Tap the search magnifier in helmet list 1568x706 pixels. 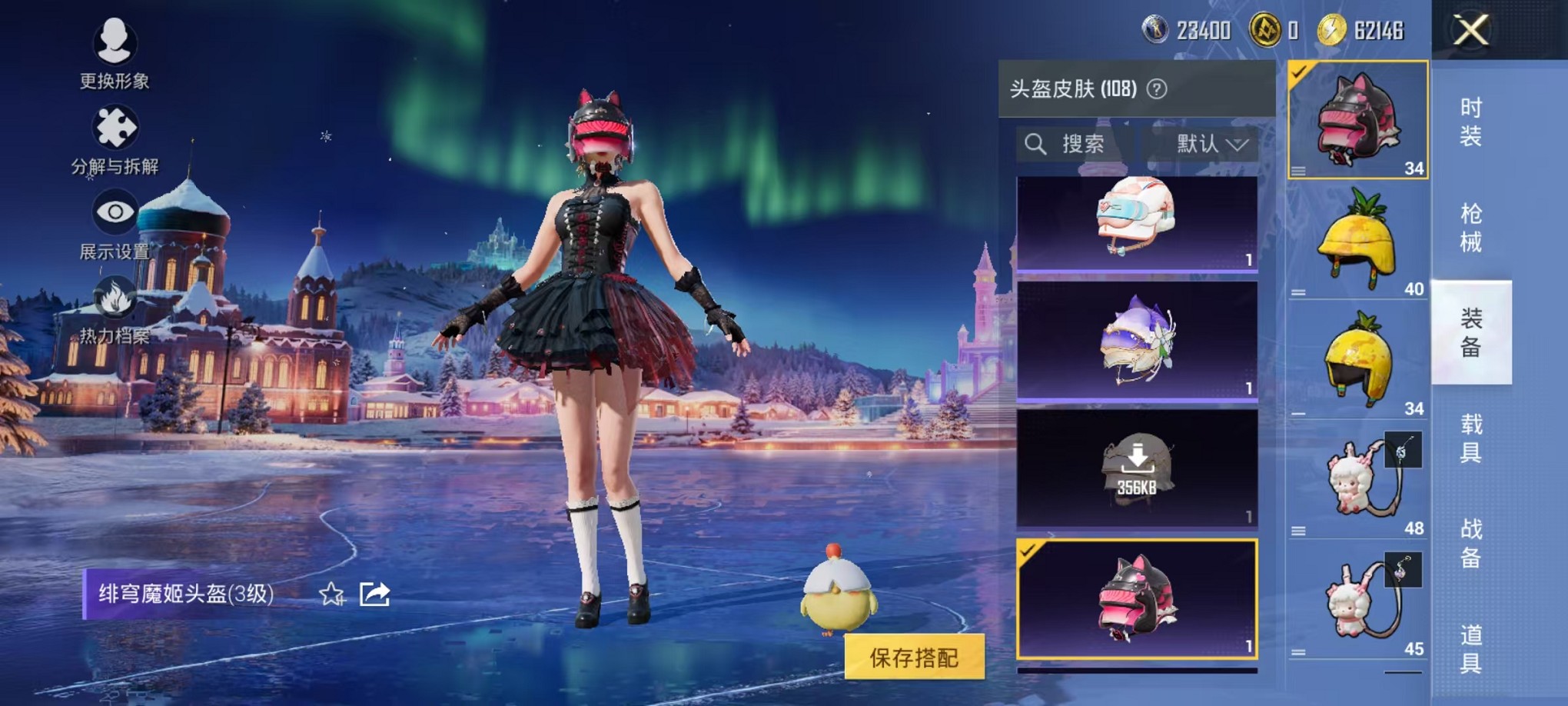(1036, 144)
